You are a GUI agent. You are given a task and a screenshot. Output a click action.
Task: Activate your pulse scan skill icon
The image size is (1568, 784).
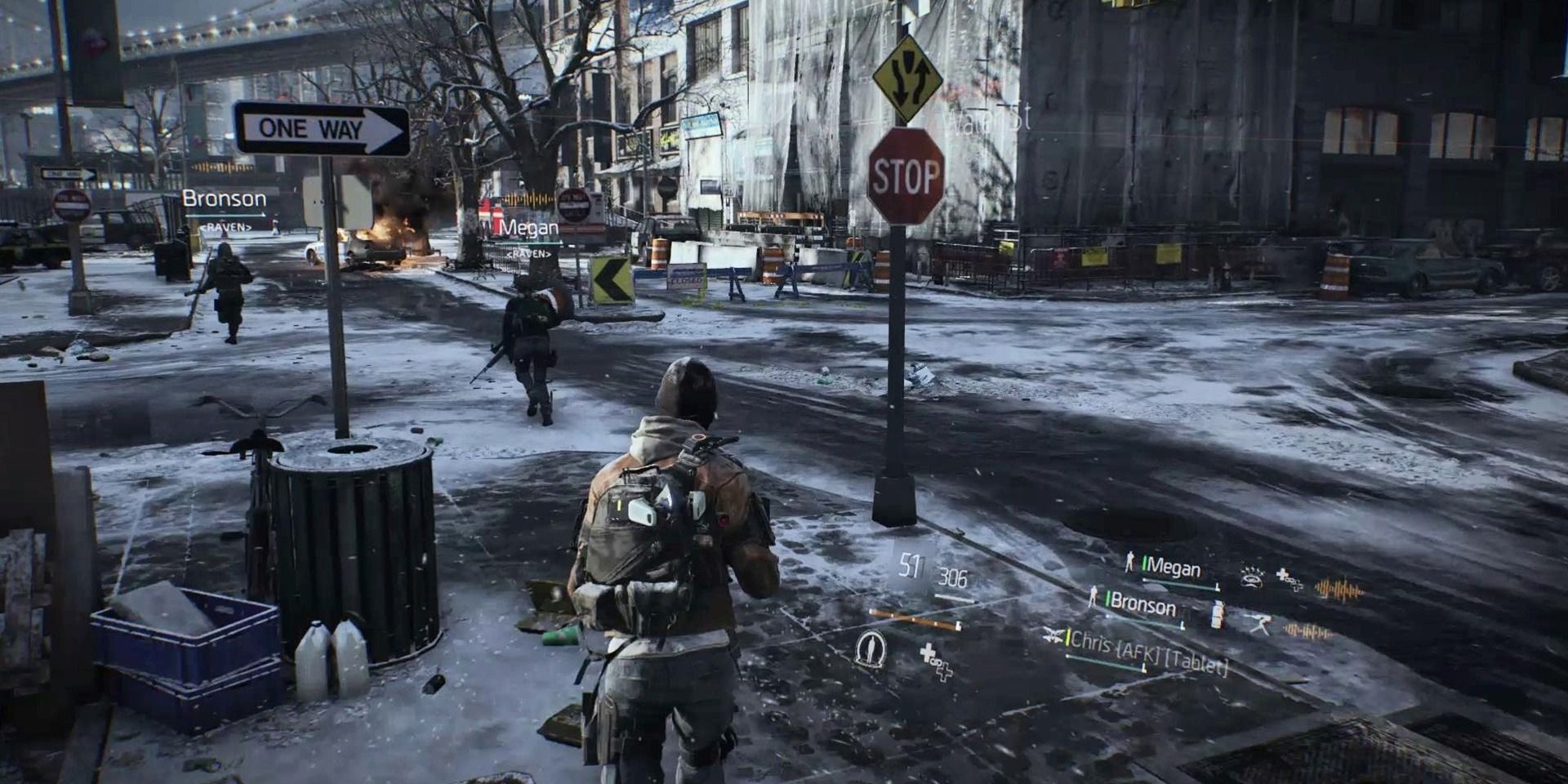pyautogui.click(x=871, y=649)
